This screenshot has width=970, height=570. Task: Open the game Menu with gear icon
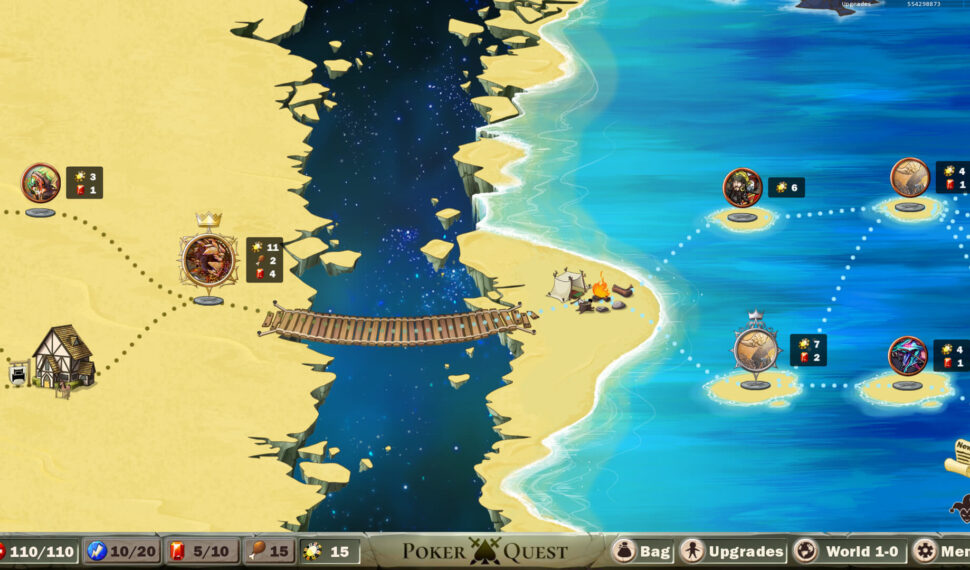click(941, 551)
